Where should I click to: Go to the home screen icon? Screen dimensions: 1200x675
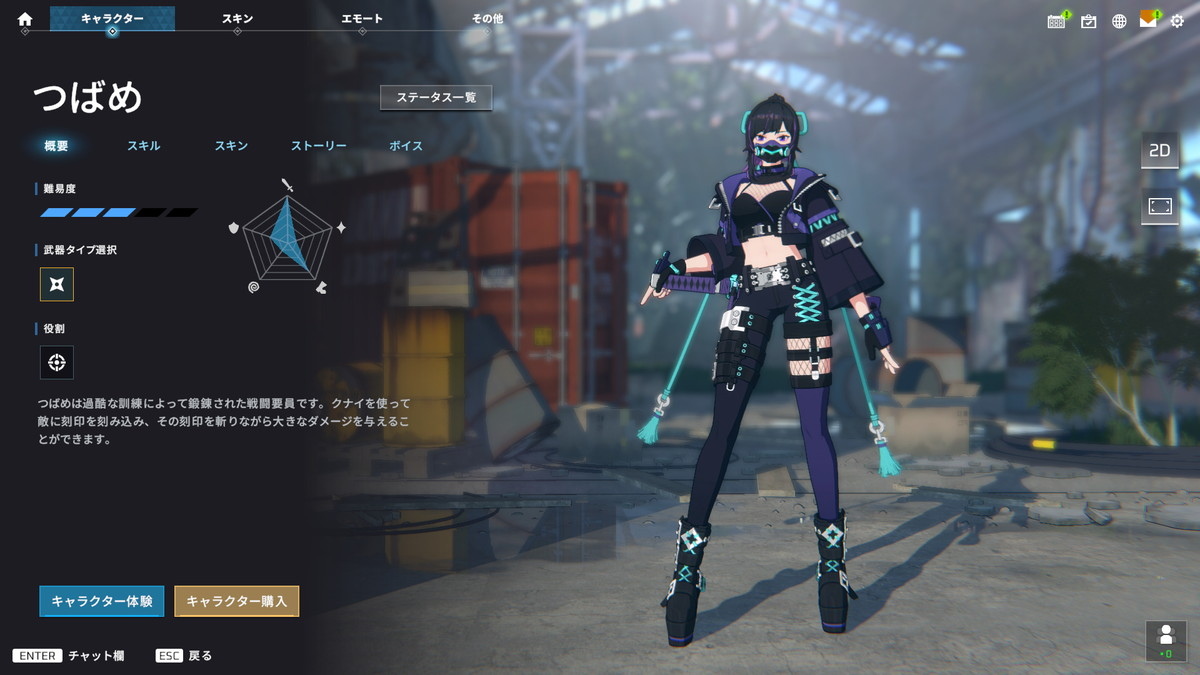click(25, 19)
